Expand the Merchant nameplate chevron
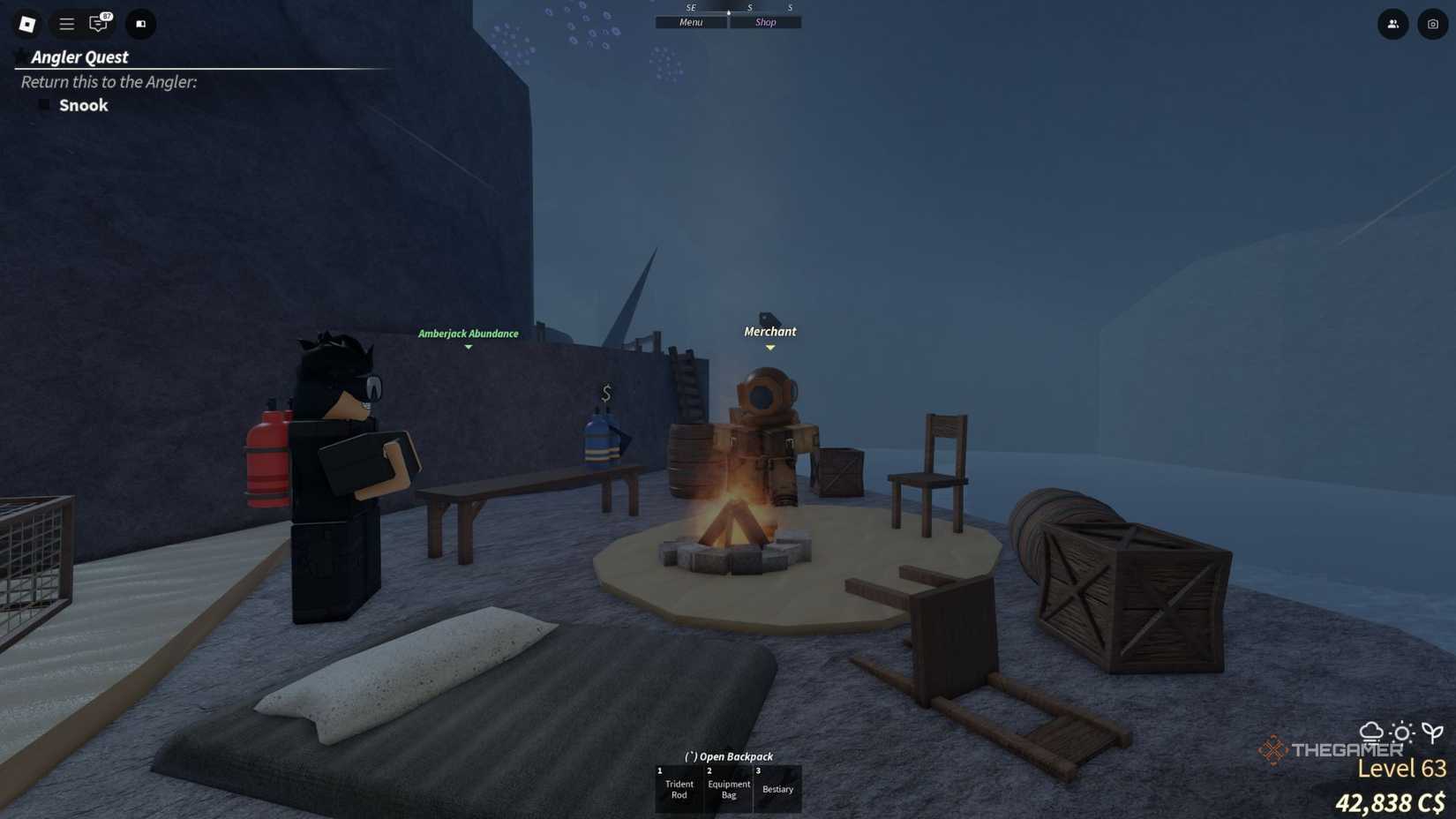This screenshot has width=1456, height=819. (769, 348)
